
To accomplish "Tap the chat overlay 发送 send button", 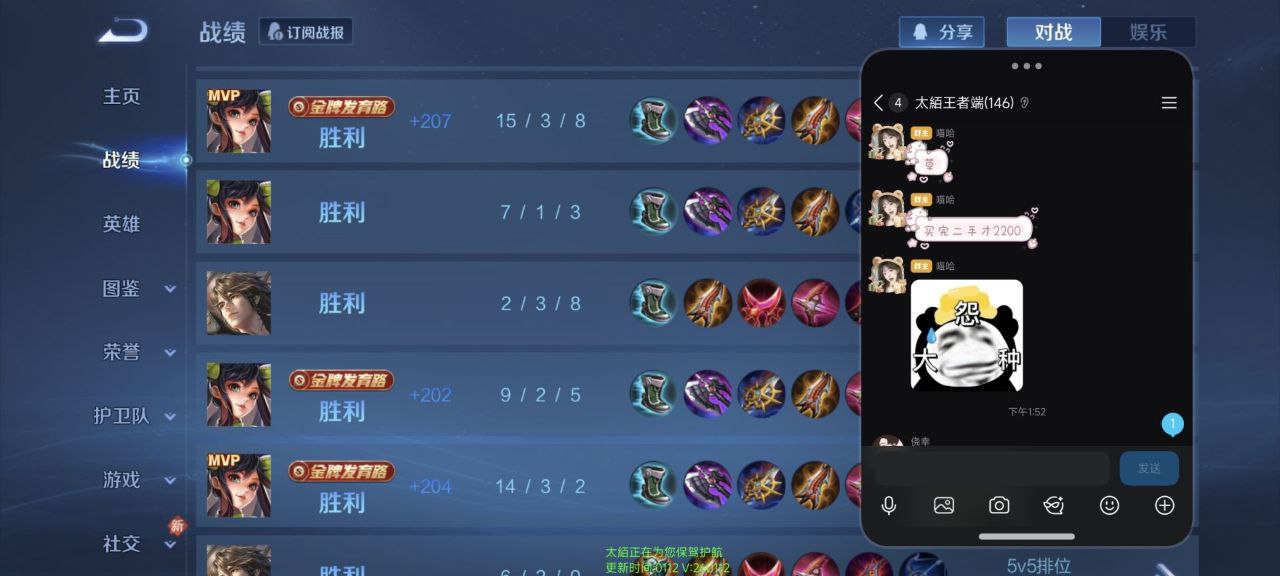I will pyautogui.click(x=1149, y=468).
